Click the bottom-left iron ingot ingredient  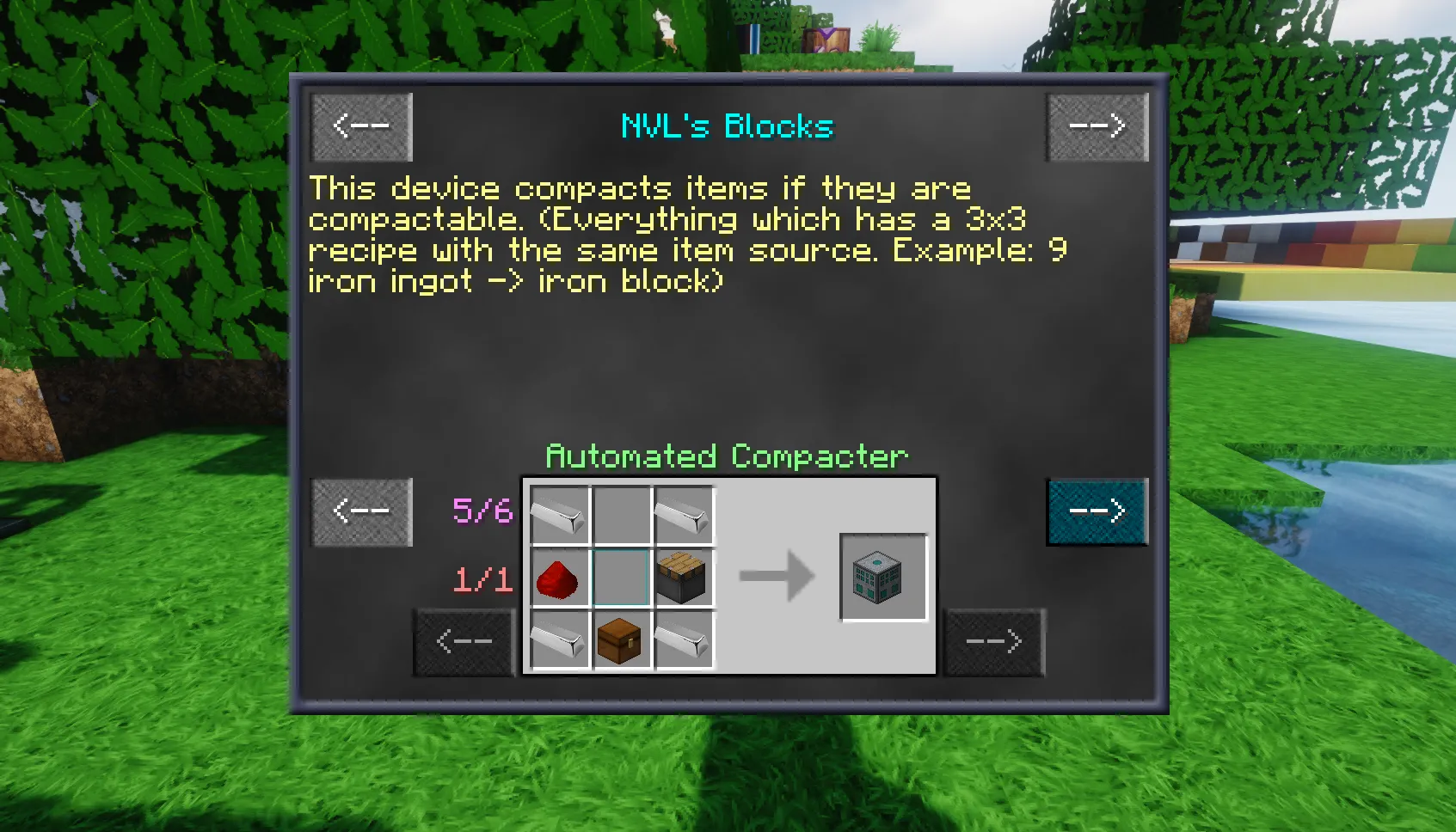(558, 640)
